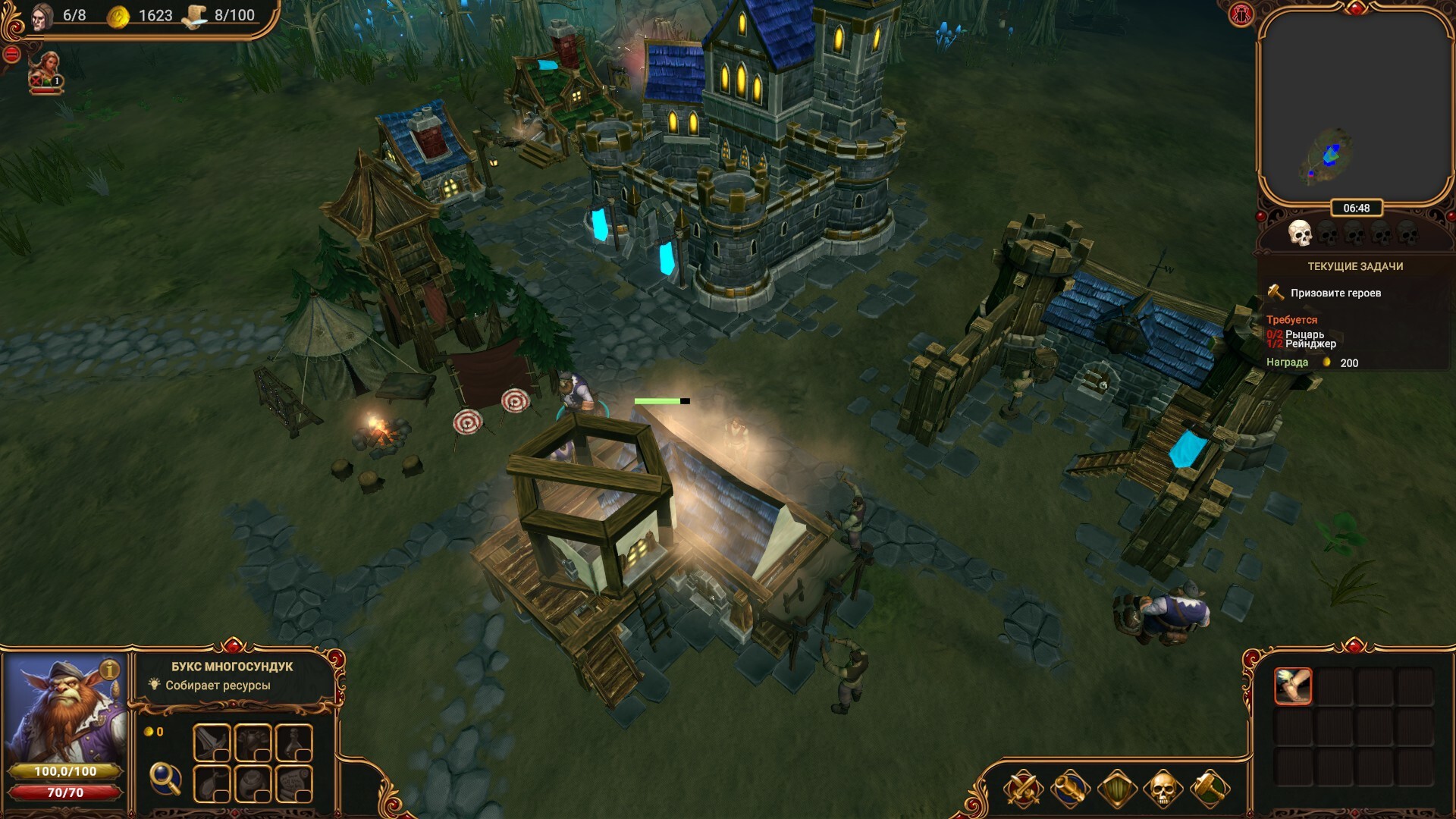This screenshot has height=819, width=1456.
Task: Open the red beetle bug report button
Action: 1241,14
